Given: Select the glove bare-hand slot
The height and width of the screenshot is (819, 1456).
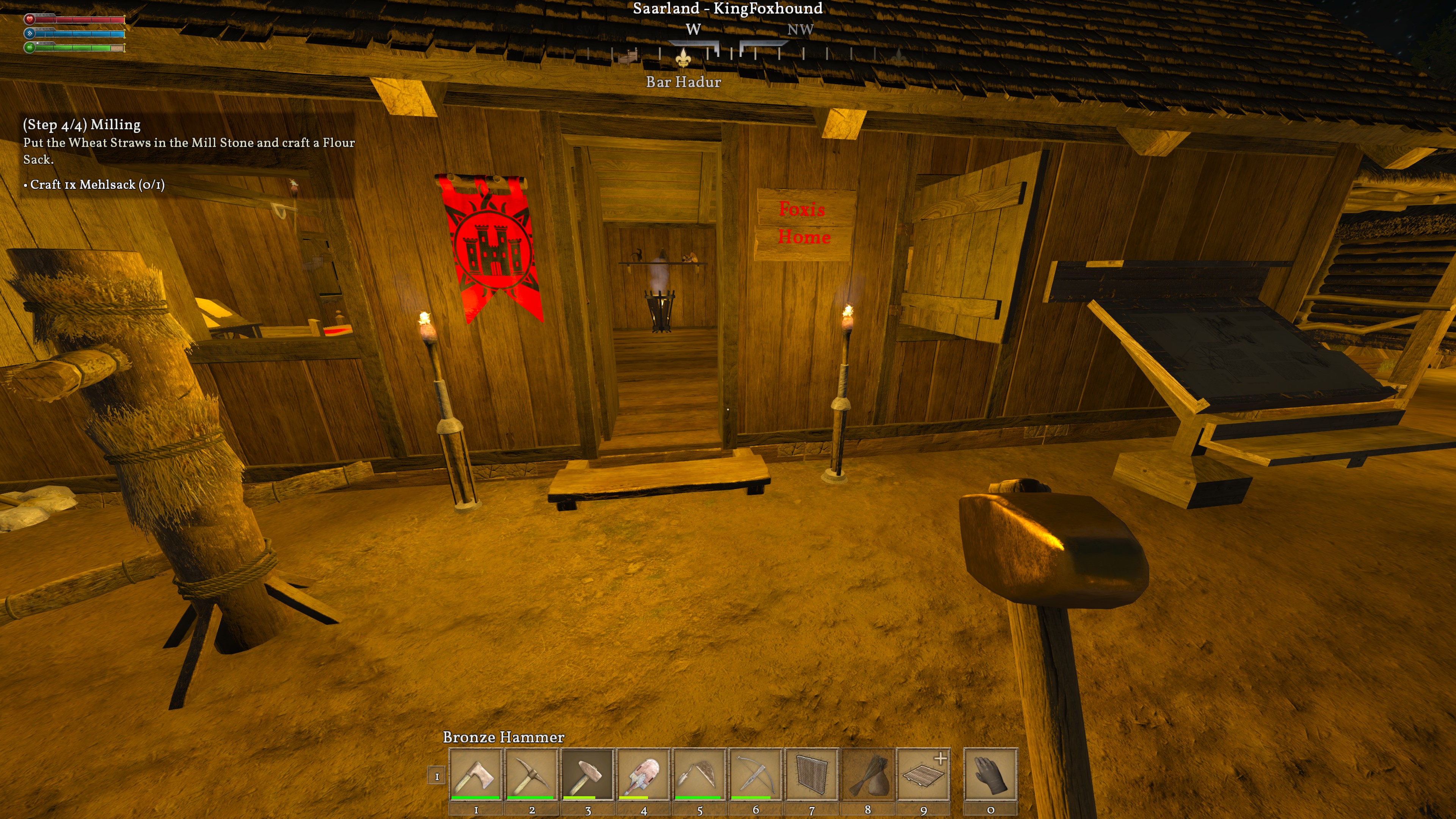Looking at the screenshot, I should click(990, 774).
